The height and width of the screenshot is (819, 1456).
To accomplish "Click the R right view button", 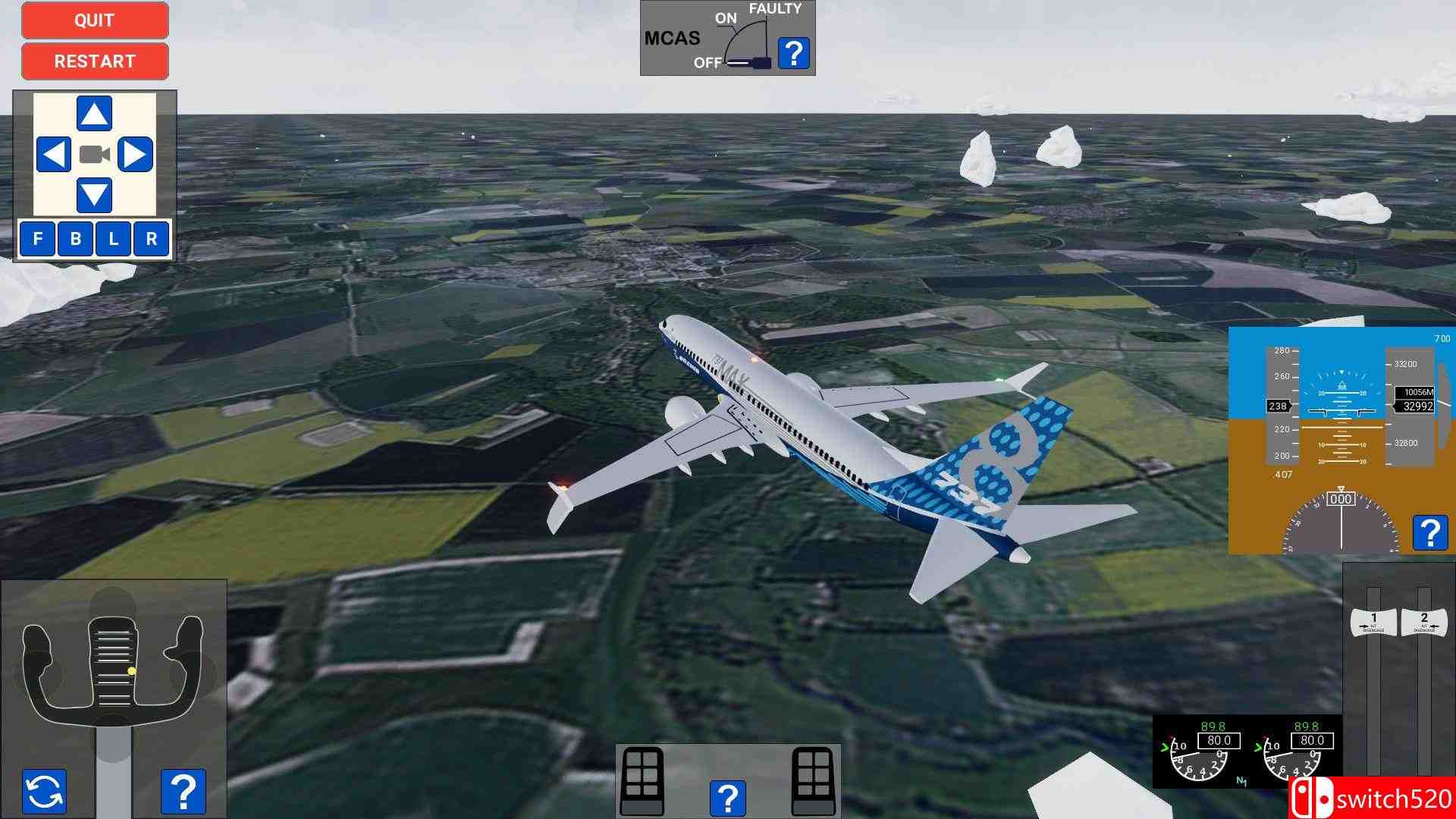I will point(151,239).
